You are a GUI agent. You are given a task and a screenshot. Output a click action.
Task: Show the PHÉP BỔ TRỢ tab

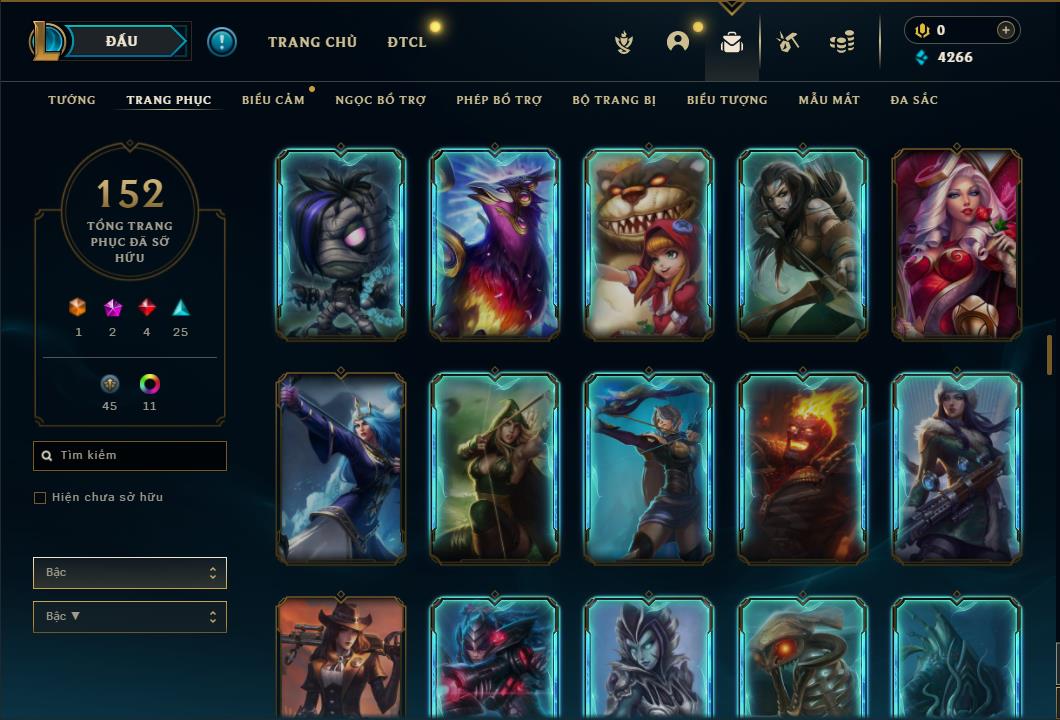499,100
